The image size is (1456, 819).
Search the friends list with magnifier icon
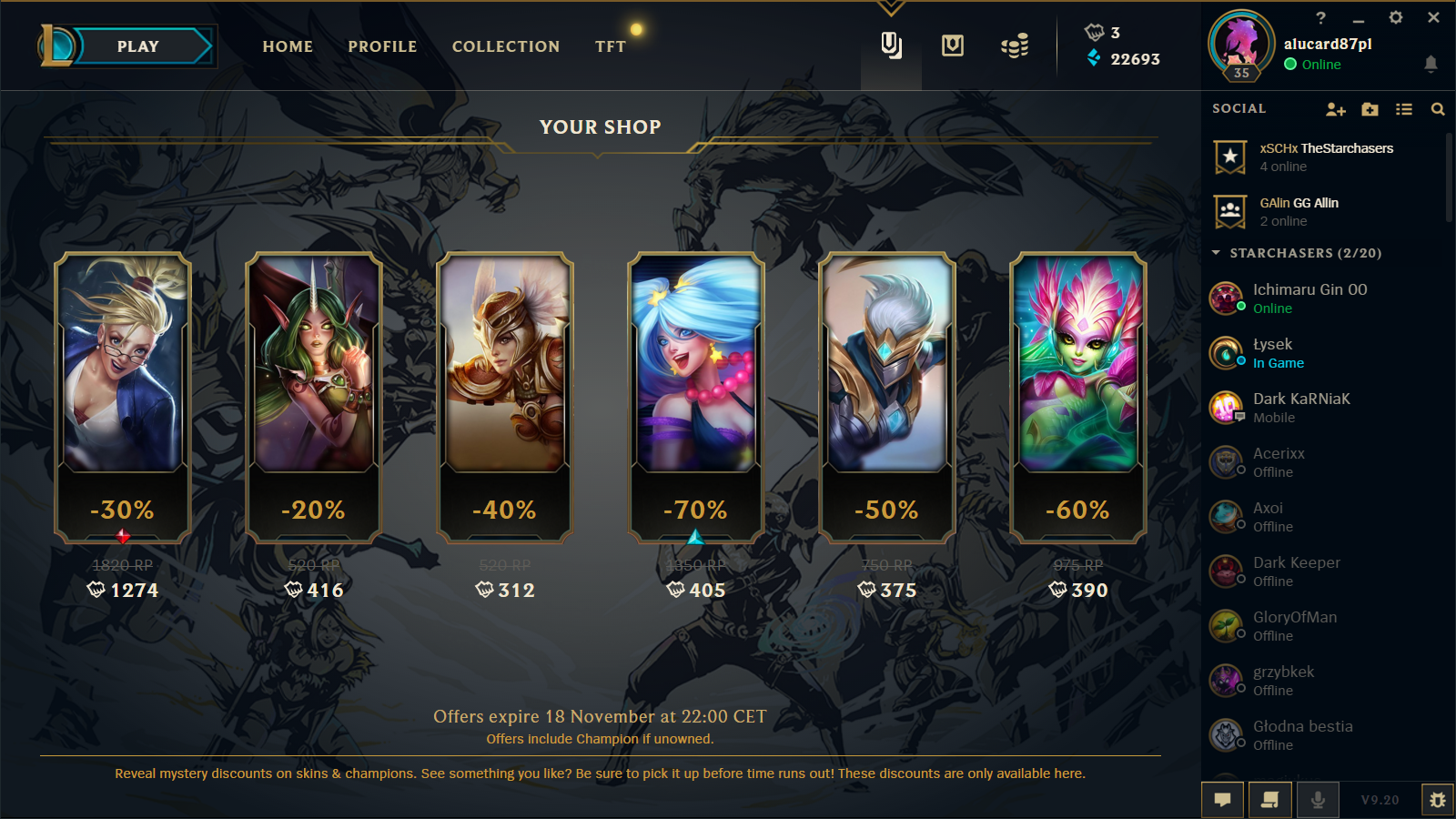tap(1438, 109)
